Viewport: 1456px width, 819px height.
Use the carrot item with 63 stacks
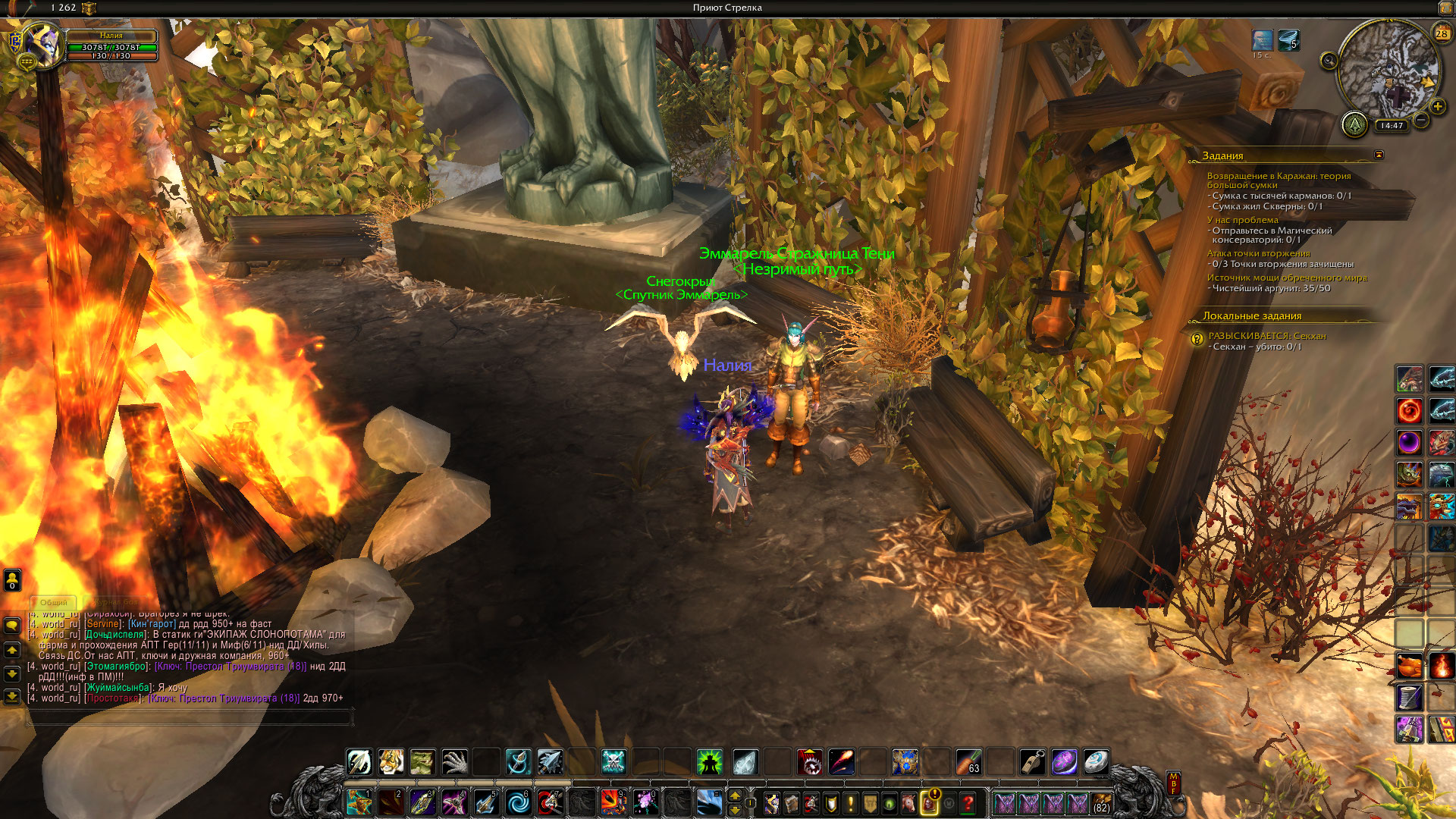point(968,761)
